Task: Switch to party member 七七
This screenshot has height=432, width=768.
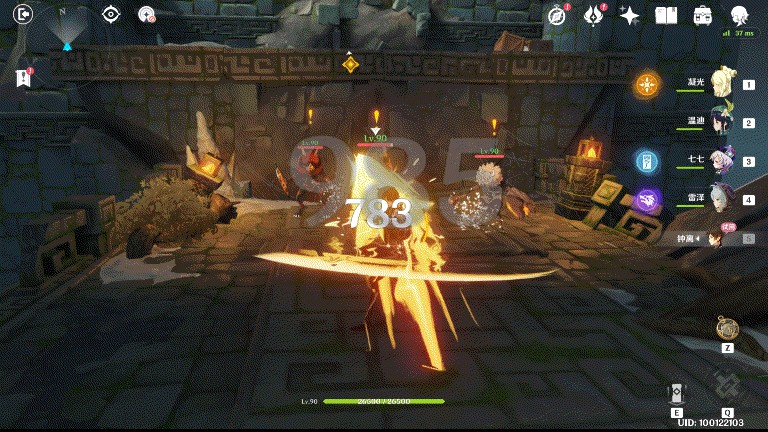Action: pyautogui.click(x=723, y=161)
